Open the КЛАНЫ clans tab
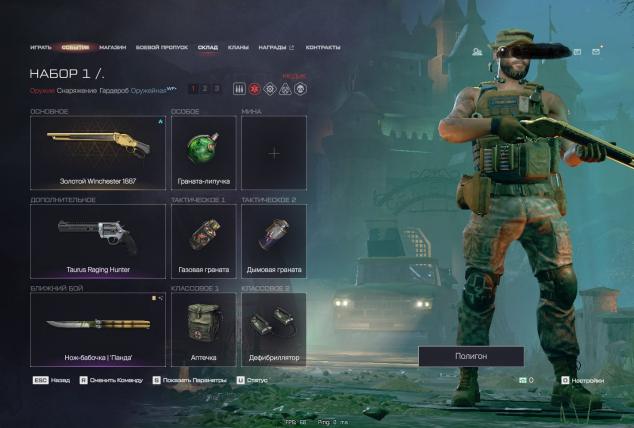The image size is (634, 428). 238,47
